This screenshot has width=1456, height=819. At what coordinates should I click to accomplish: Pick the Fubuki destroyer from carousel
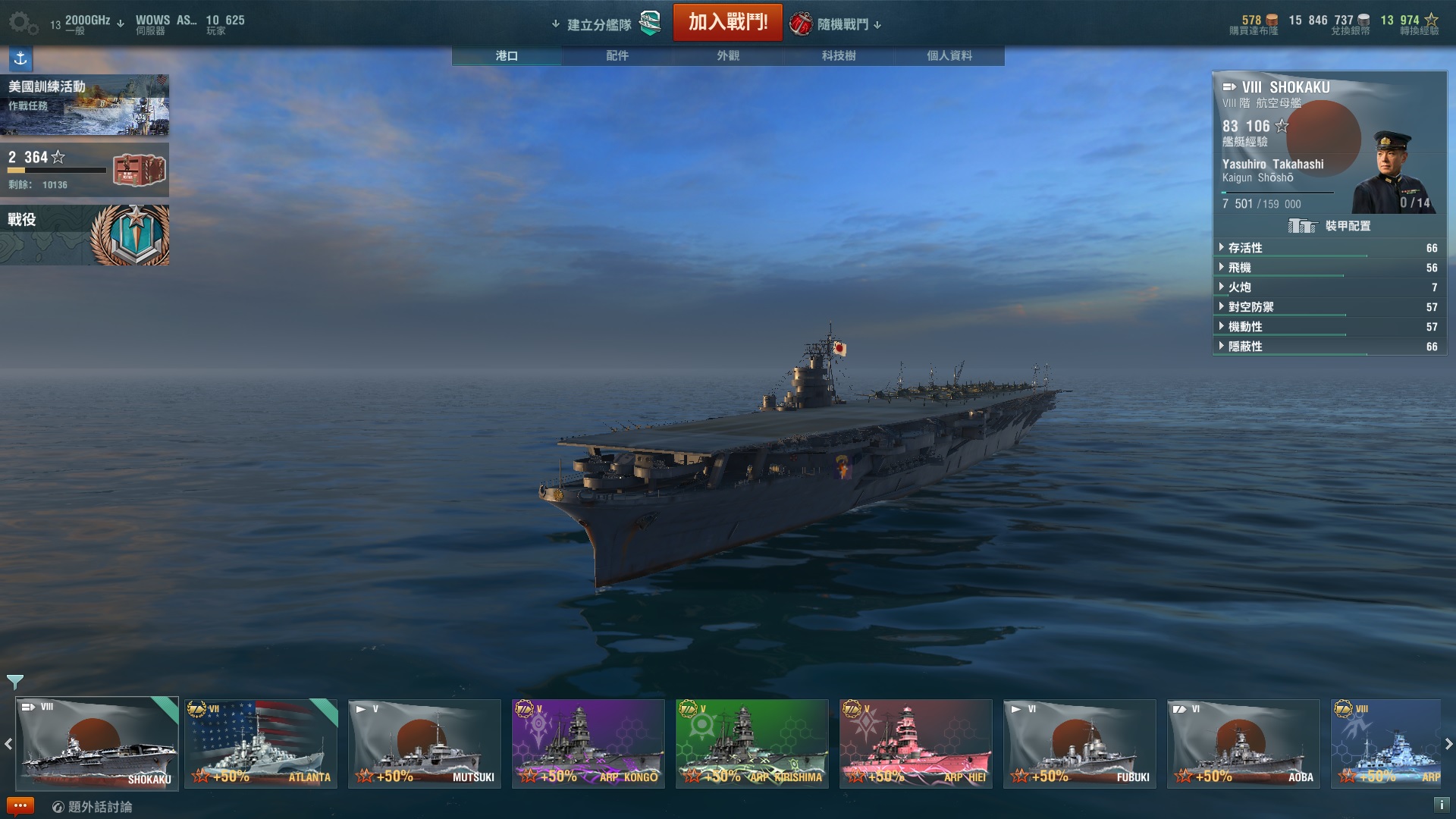point(1079,744)
